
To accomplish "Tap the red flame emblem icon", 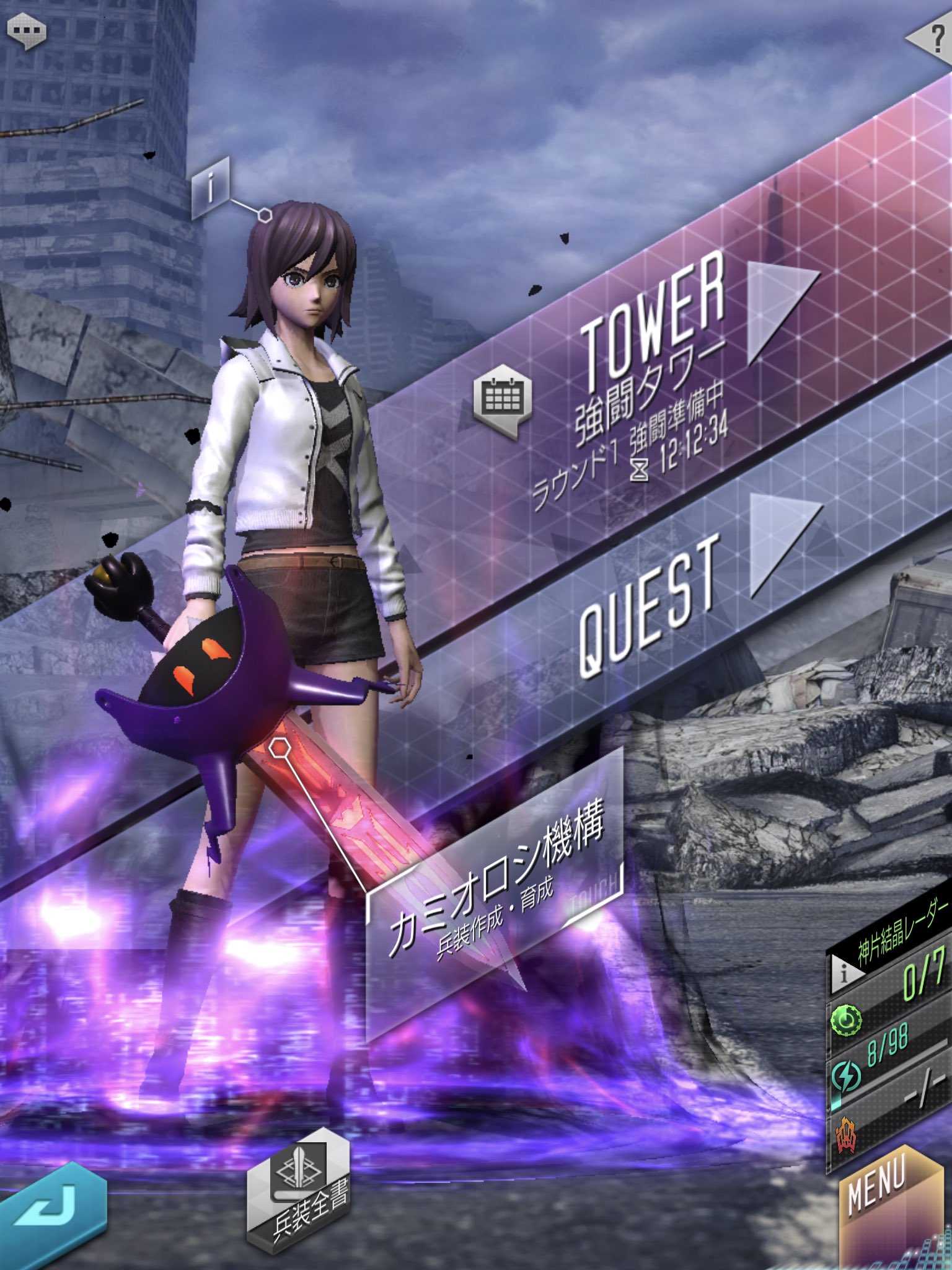I will point(846,1136).
